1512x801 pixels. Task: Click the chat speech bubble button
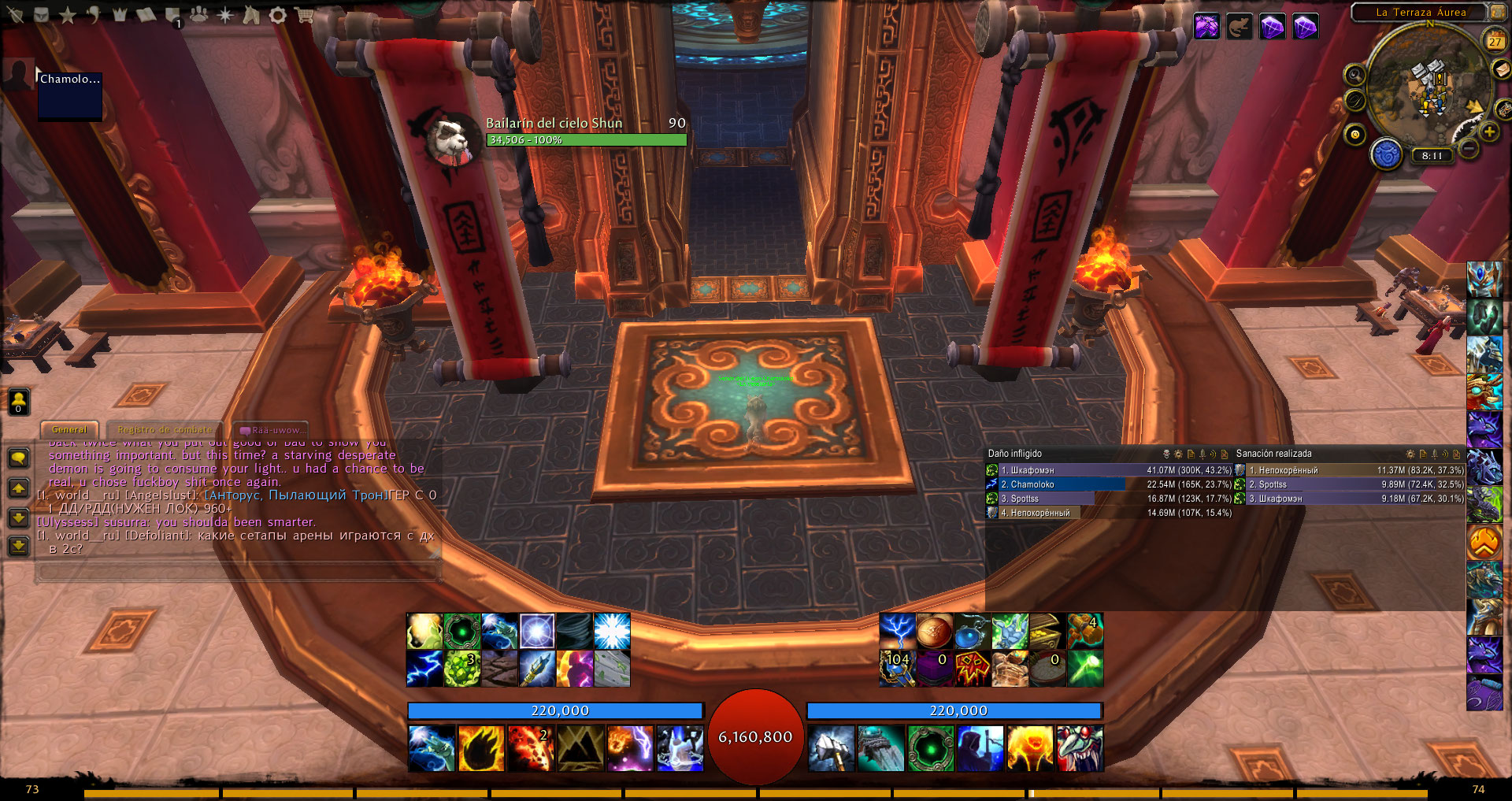pos(19,458)
